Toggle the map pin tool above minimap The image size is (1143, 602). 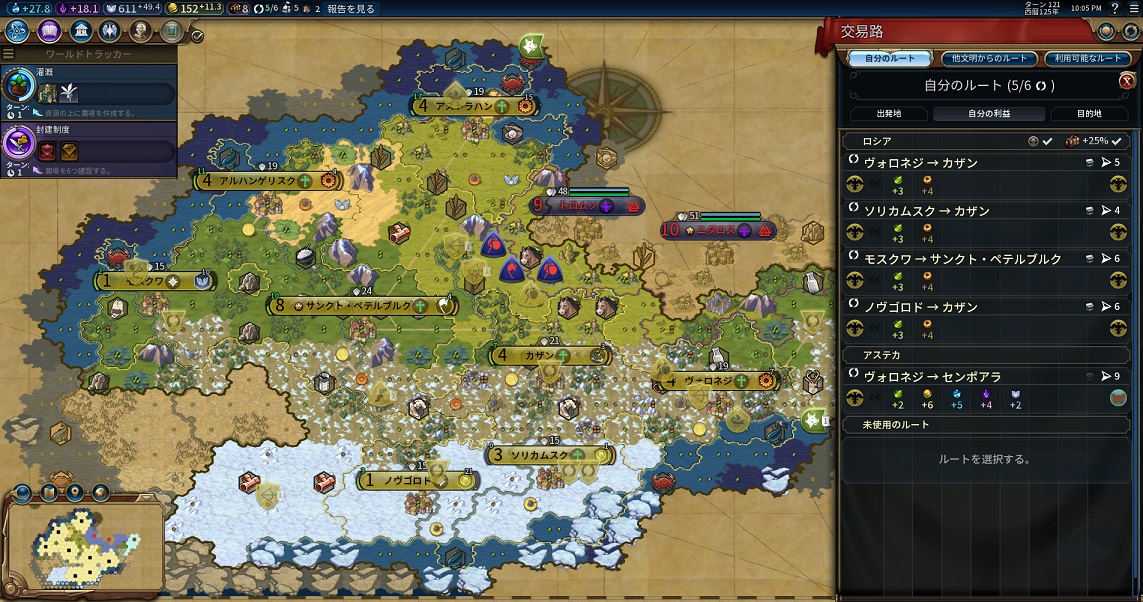click(74, 492)
